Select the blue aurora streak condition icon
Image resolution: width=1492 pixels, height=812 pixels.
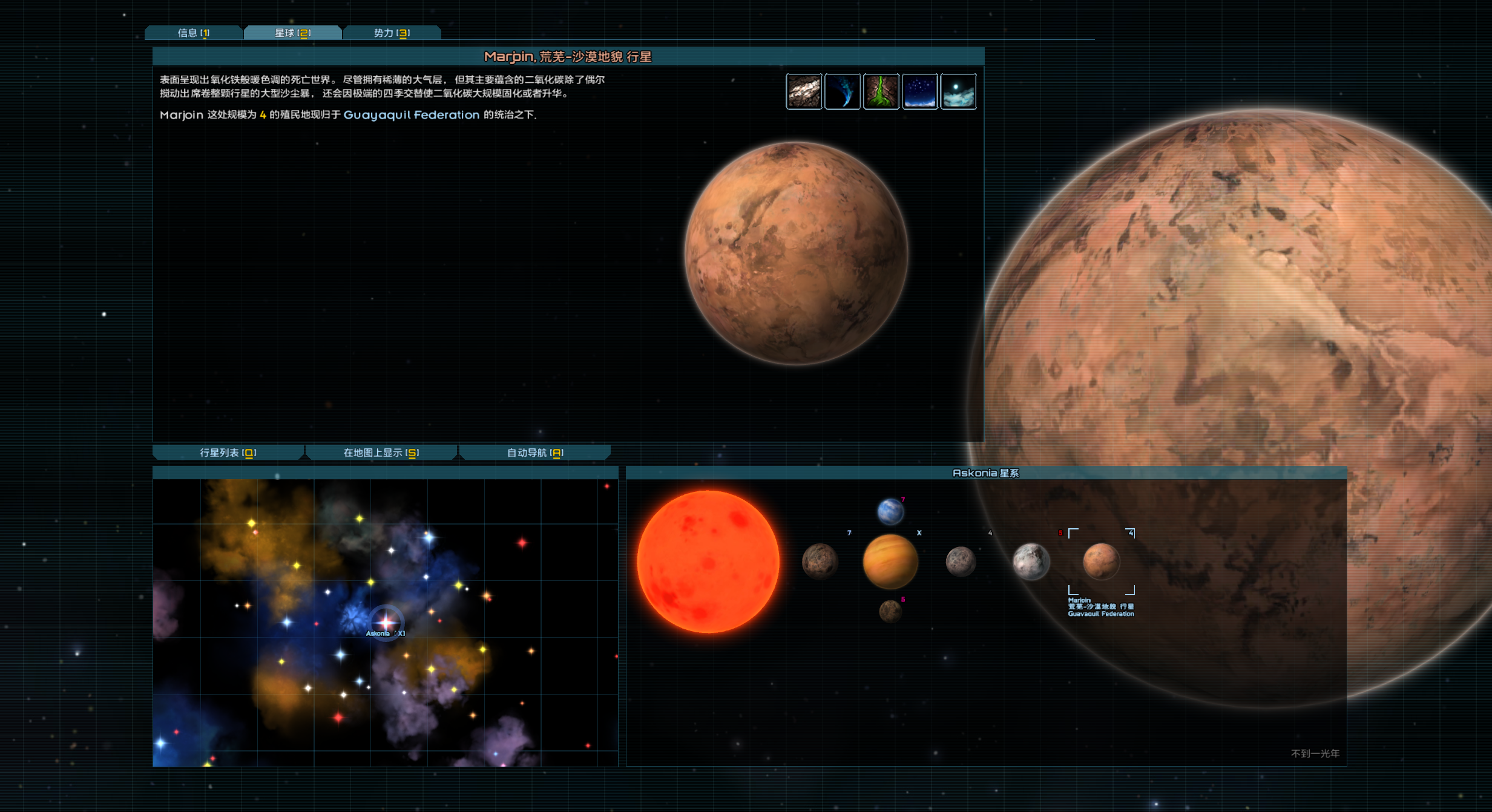843,91
